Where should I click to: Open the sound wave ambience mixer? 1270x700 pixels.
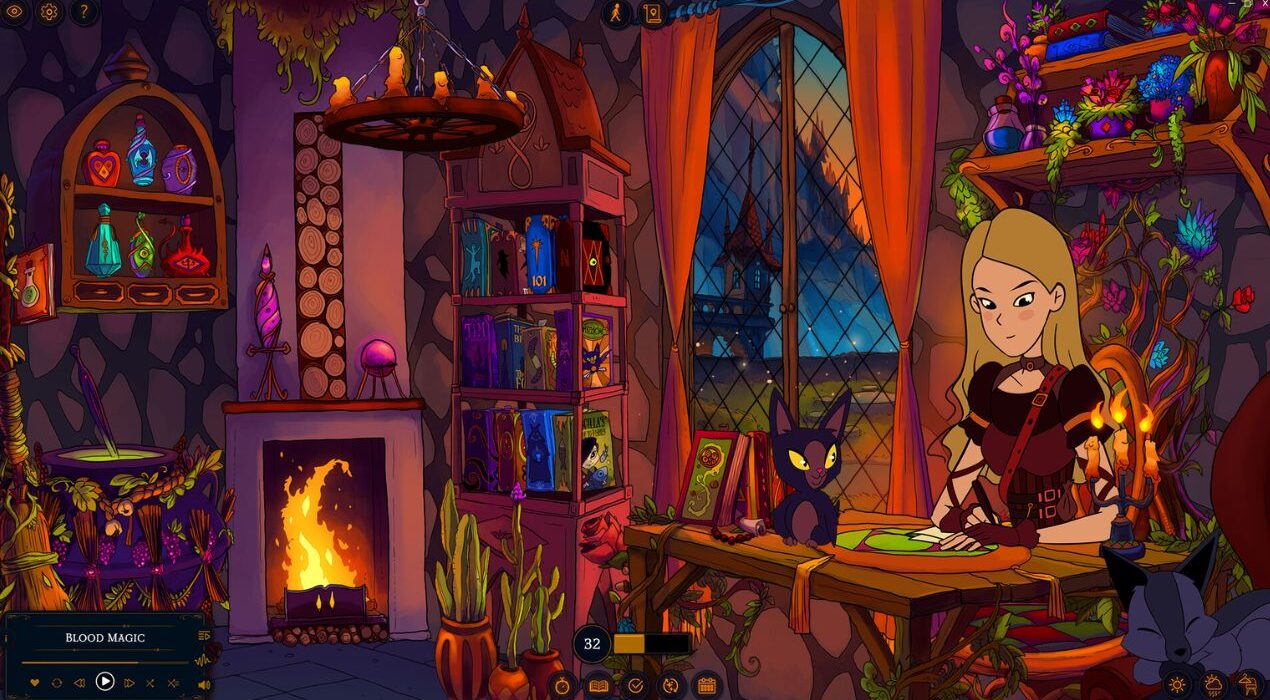pyautogui.click(x=204, y=660)
